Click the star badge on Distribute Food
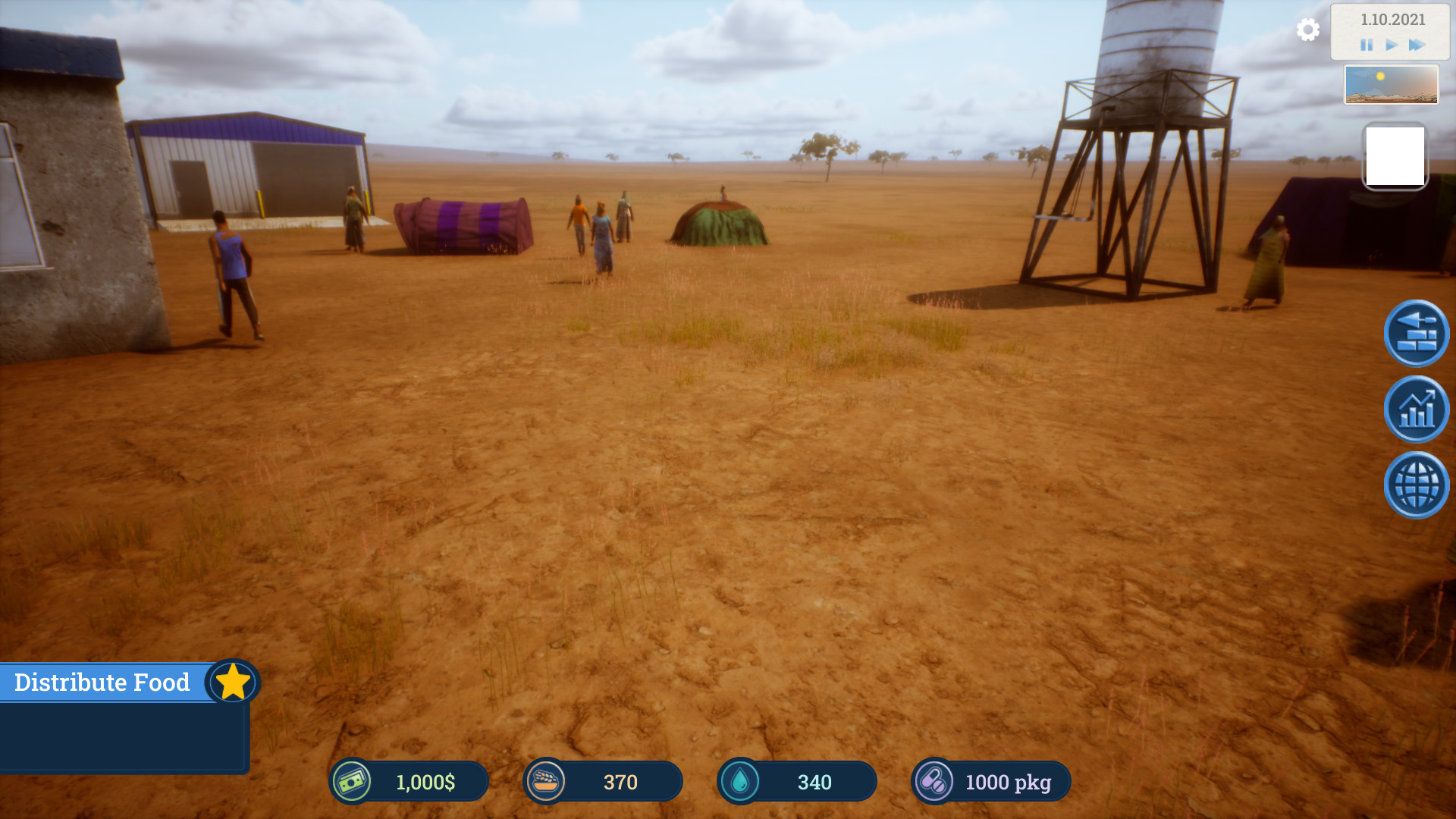 coord(232,682)
